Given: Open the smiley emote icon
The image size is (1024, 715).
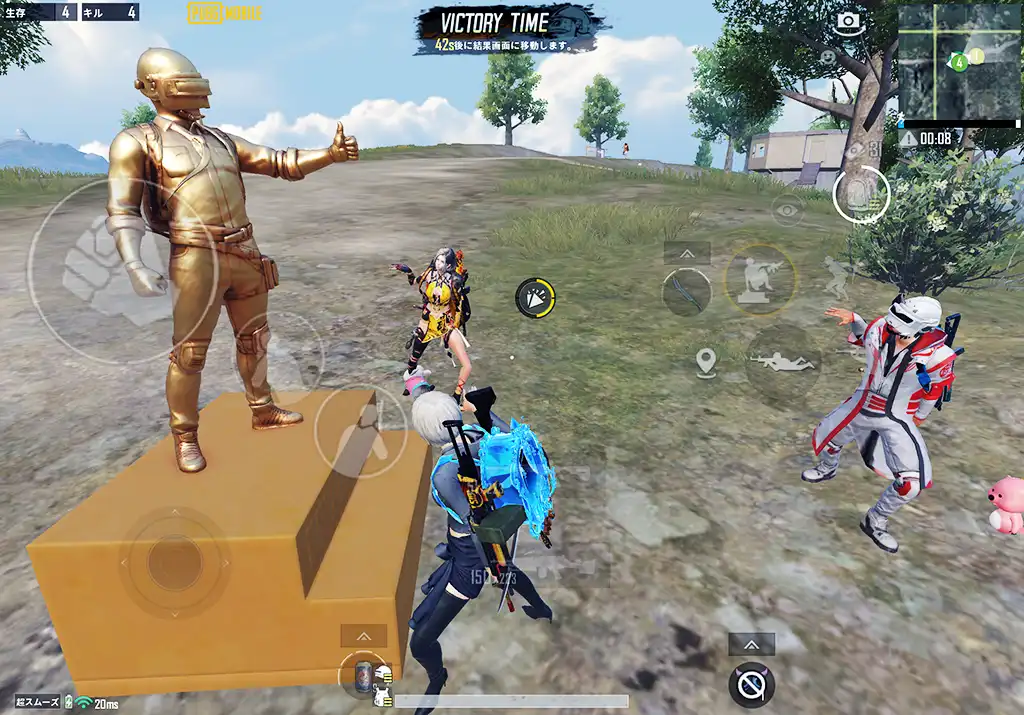Looking at the screenshot, I should [827, 57].
